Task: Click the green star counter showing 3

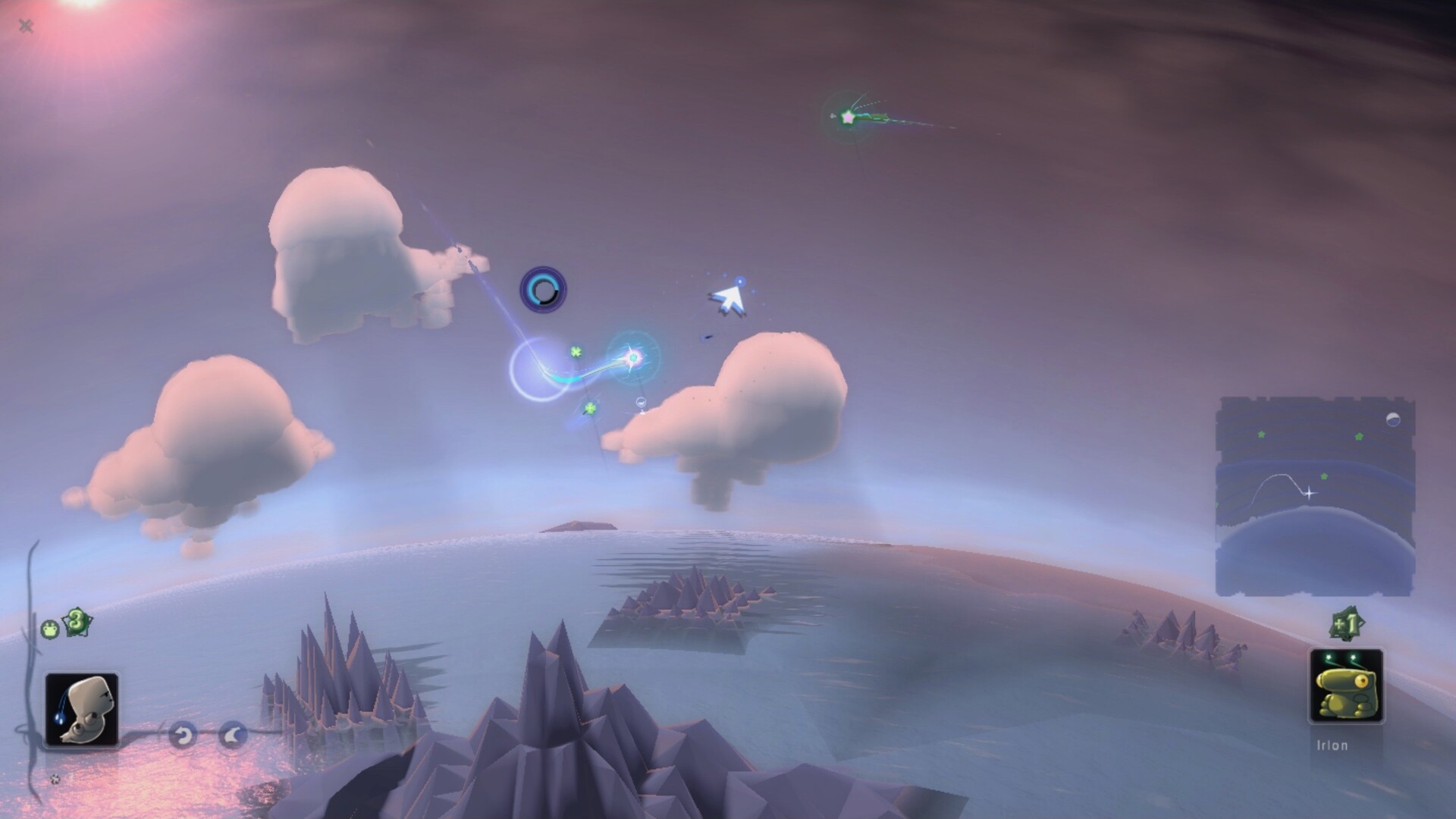Action: tap(76, 620)
